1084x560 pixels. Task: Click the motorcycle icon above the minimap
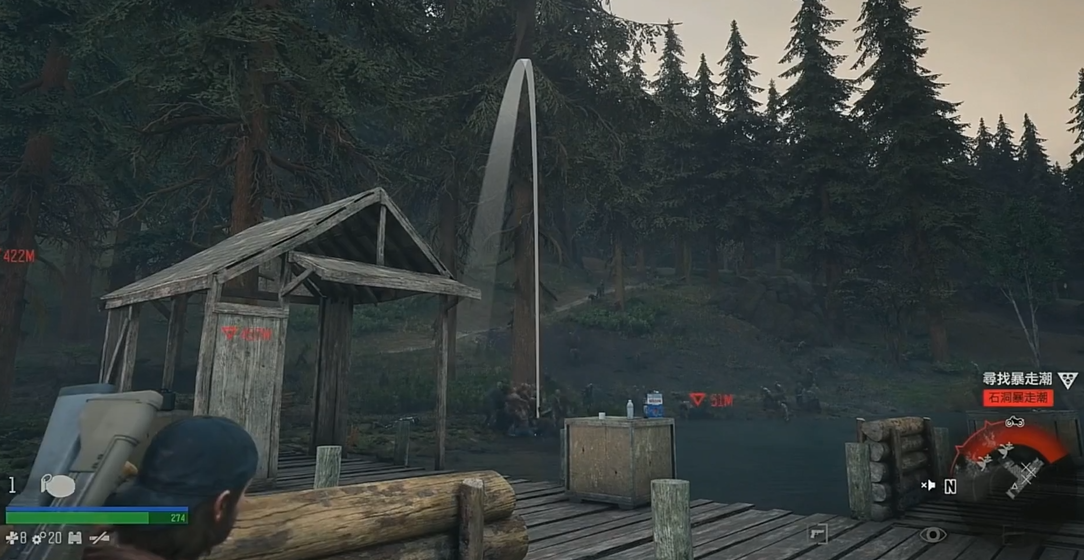click(1014, 422)
